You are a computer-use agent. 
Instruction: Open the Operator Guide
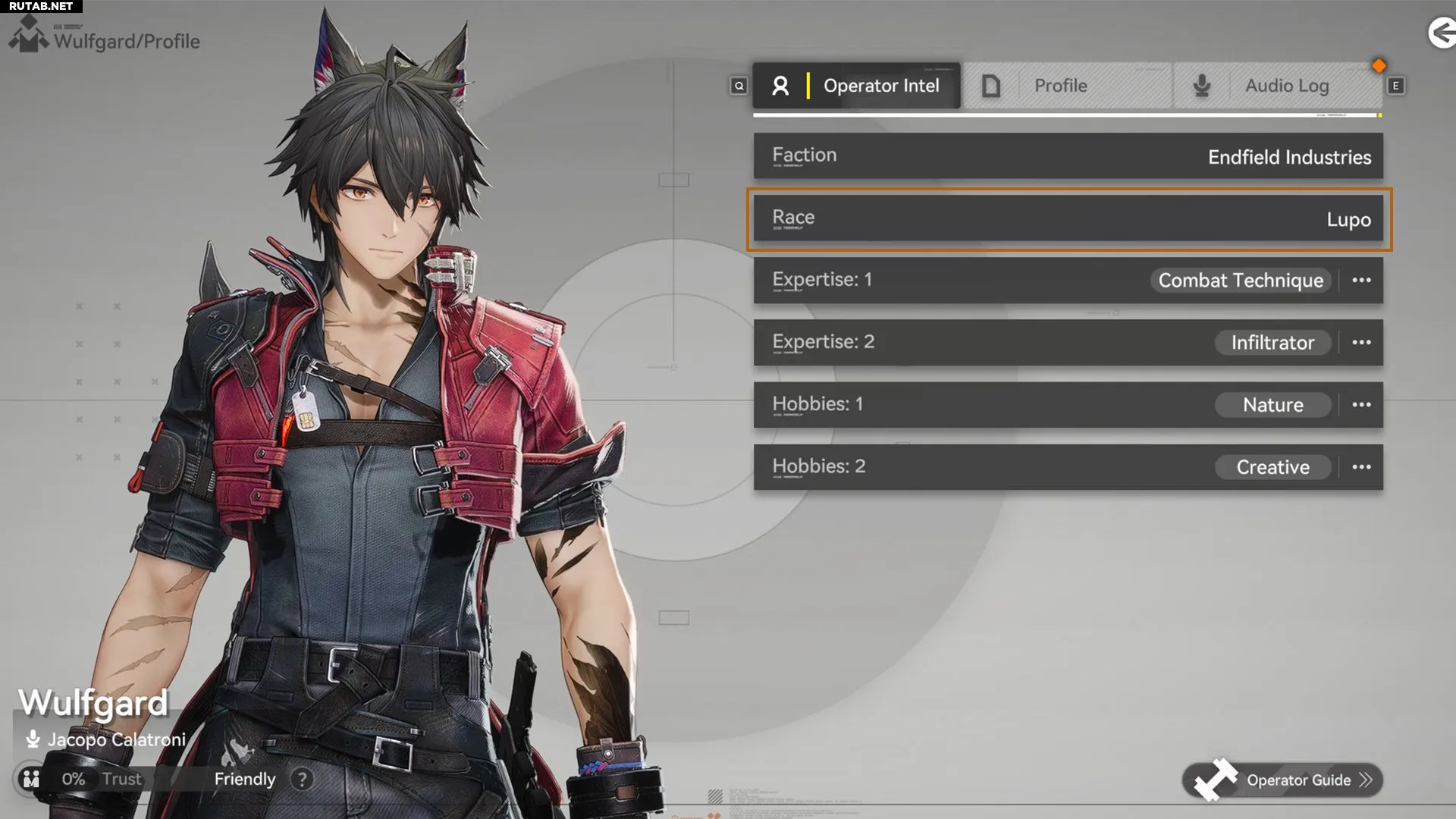1283,780
